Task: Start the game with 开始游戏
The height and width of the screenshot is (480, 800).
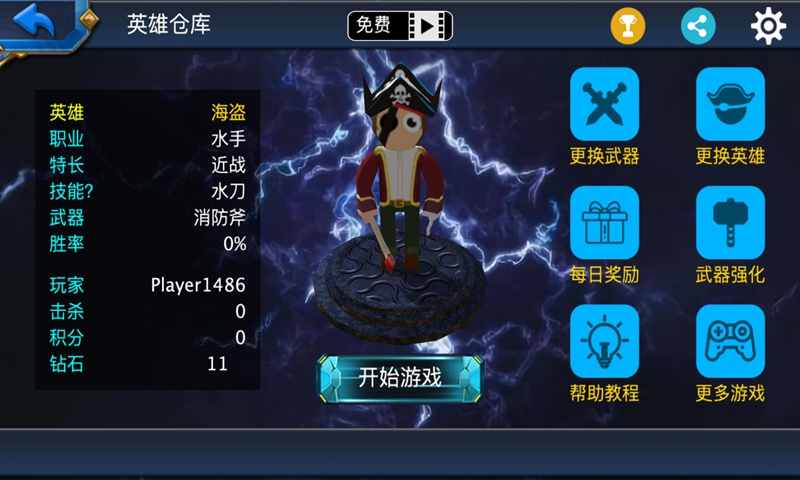Action: (400, 377)
